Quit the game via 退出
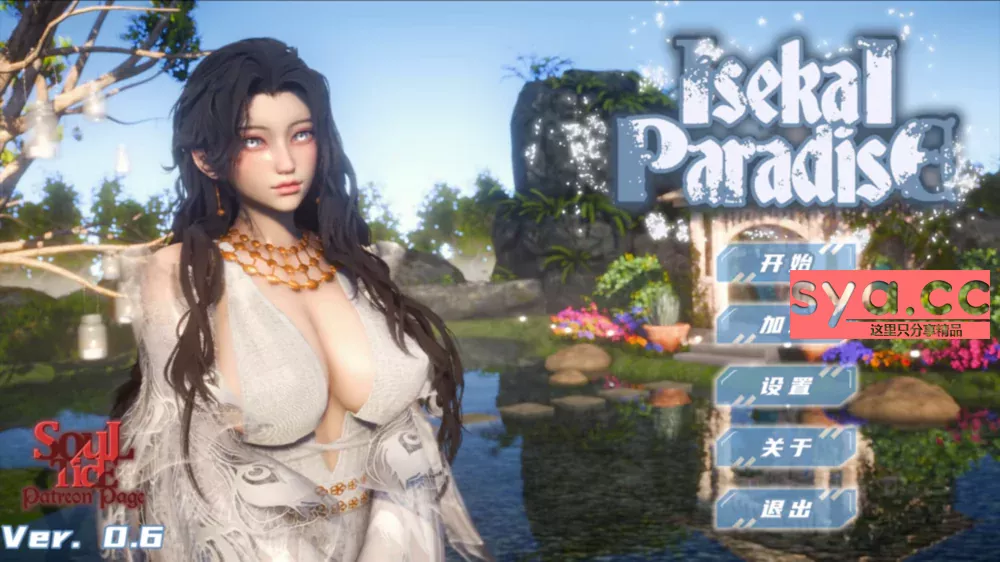The width and height of the screenshot is (1000, 562). (x=786, y=508)
